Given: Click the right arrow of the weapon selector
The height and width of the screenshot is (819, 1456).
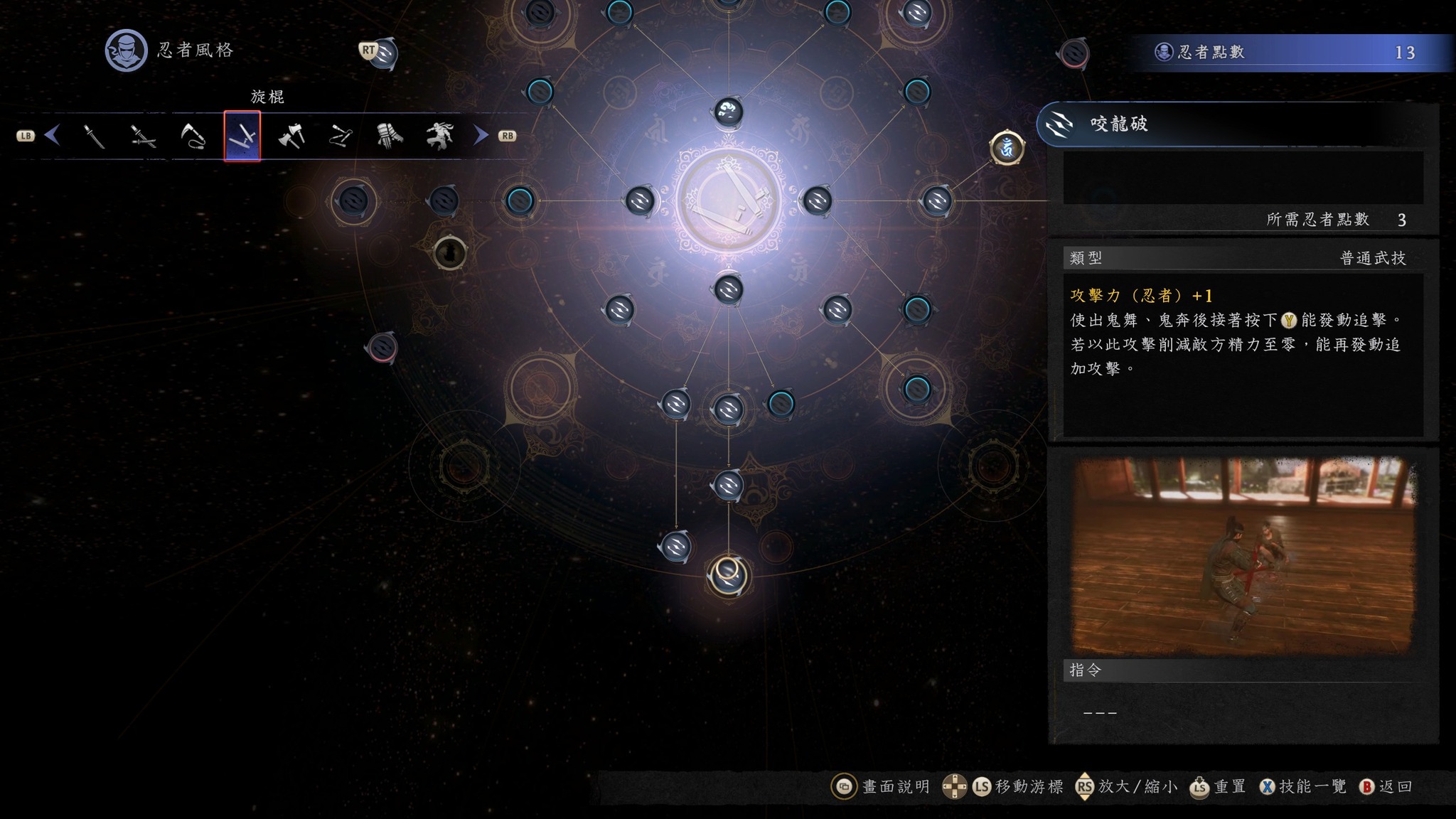Looking at the screenshot, I should click(x=481, y=135).
